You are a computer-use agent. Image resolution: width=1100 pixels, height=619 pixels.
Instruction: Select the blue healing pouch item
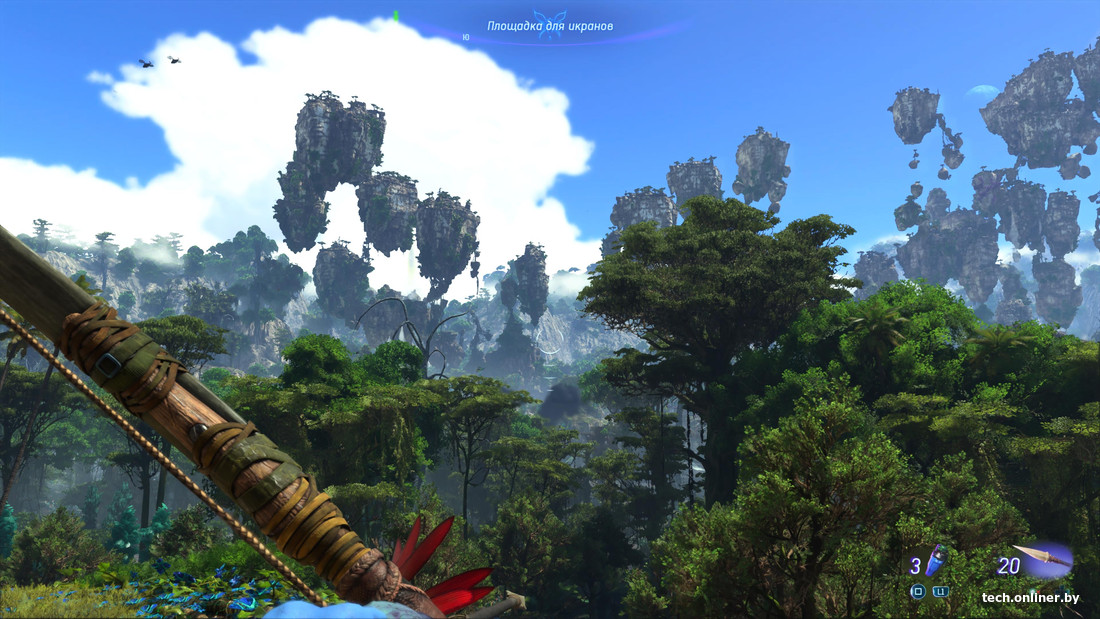tap(935, 563)
